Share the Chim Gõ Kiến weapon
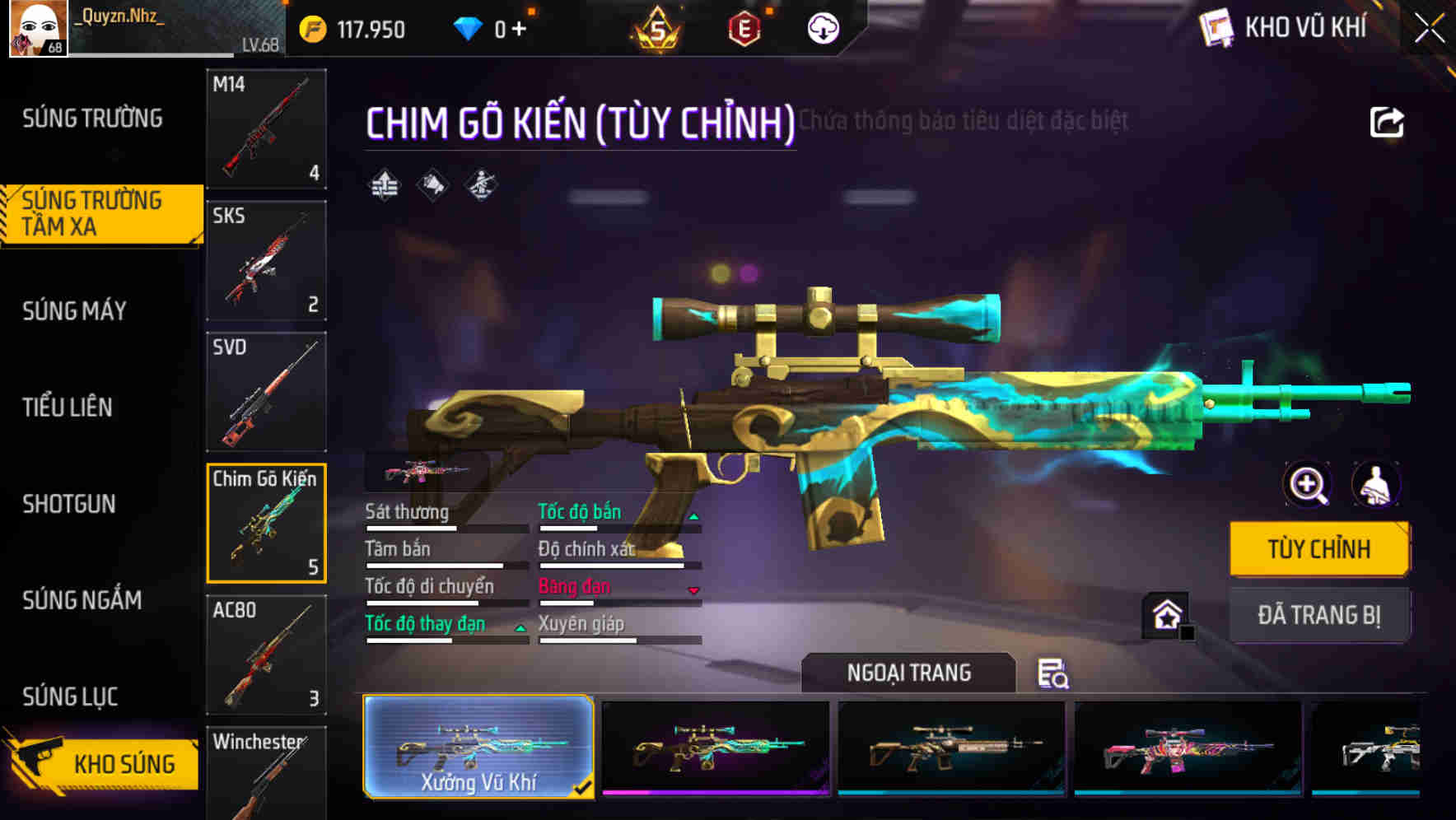The height and width of the screenshot is (820, 1456). pyautogui.click(x=1387, y=121)
